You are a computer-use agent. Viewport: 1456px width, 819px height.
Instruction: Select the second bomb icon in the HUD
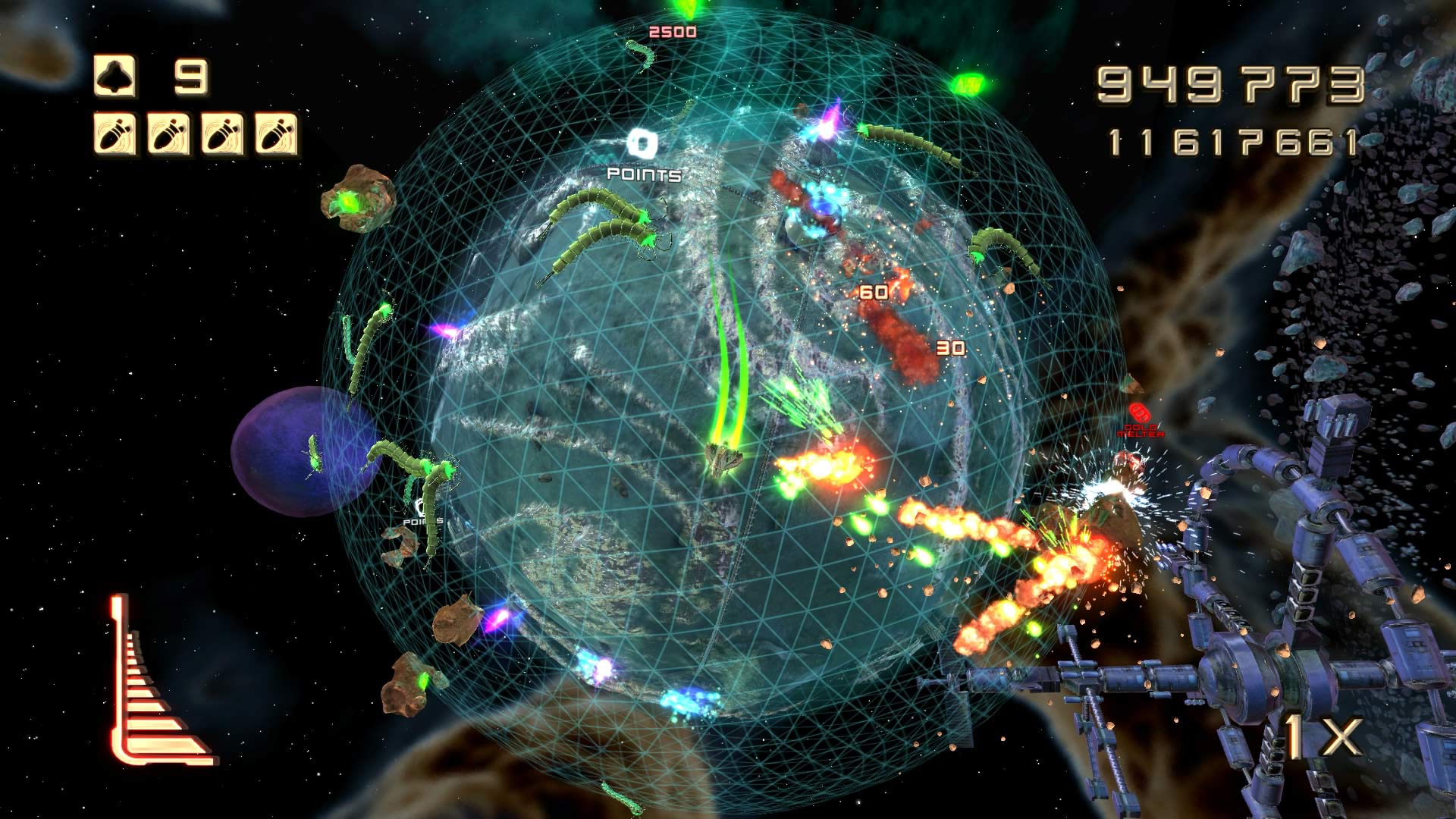point(167,133)
